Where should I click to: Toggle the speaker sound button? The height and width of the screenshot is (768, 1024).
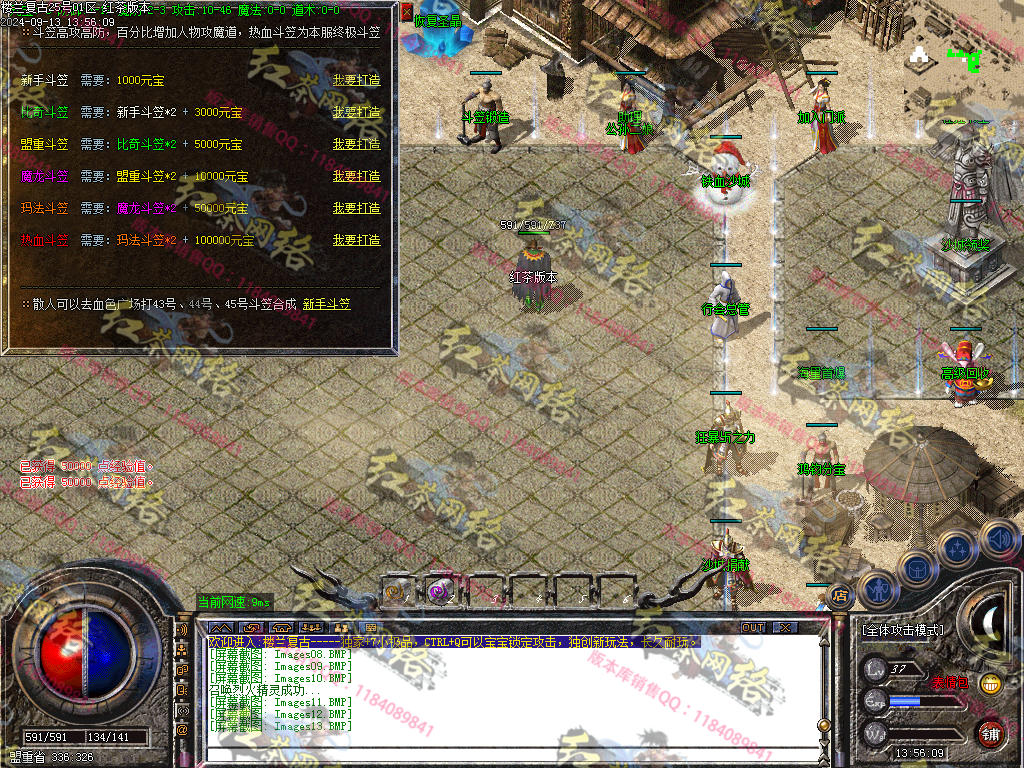tap(999, 538)
